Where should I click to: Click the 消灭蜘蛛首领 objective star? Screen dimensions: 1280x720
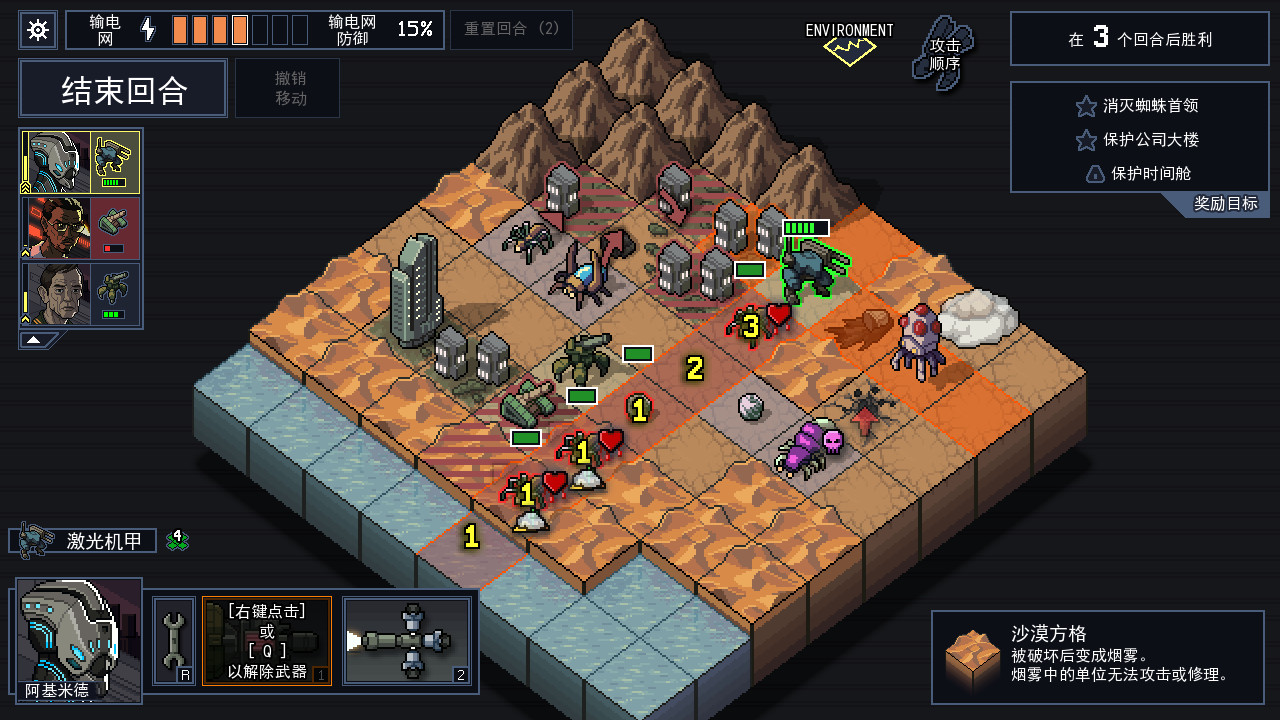point(1086,106)
